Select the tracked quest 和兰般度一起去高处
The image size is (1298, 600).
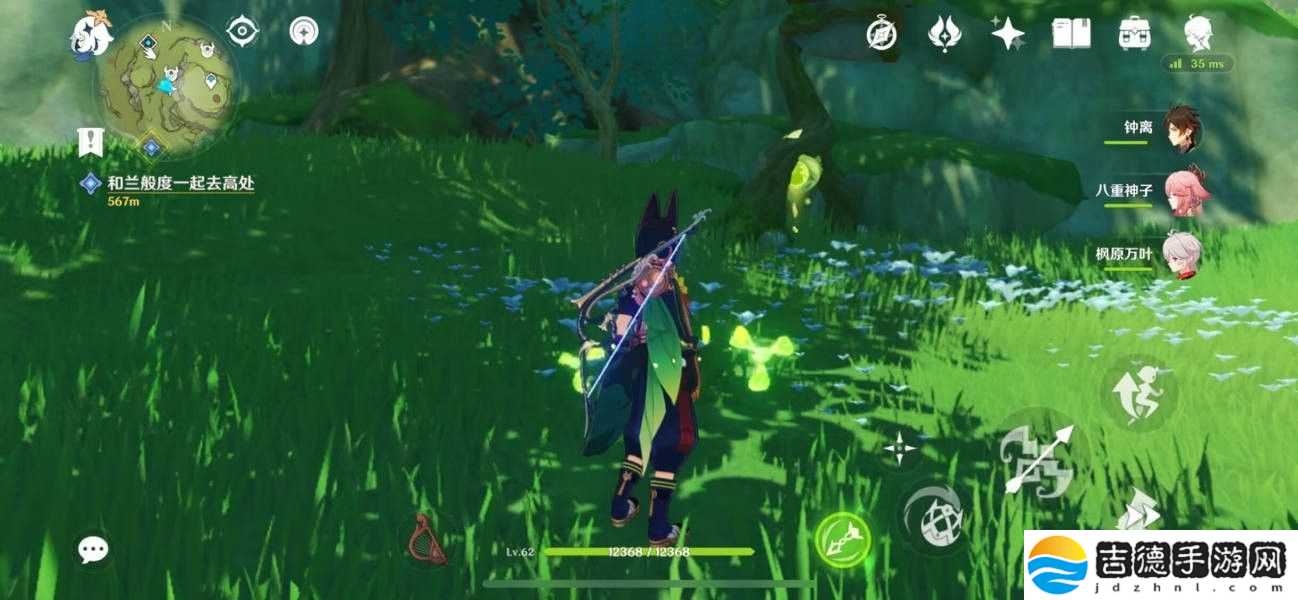coord(170,184)
